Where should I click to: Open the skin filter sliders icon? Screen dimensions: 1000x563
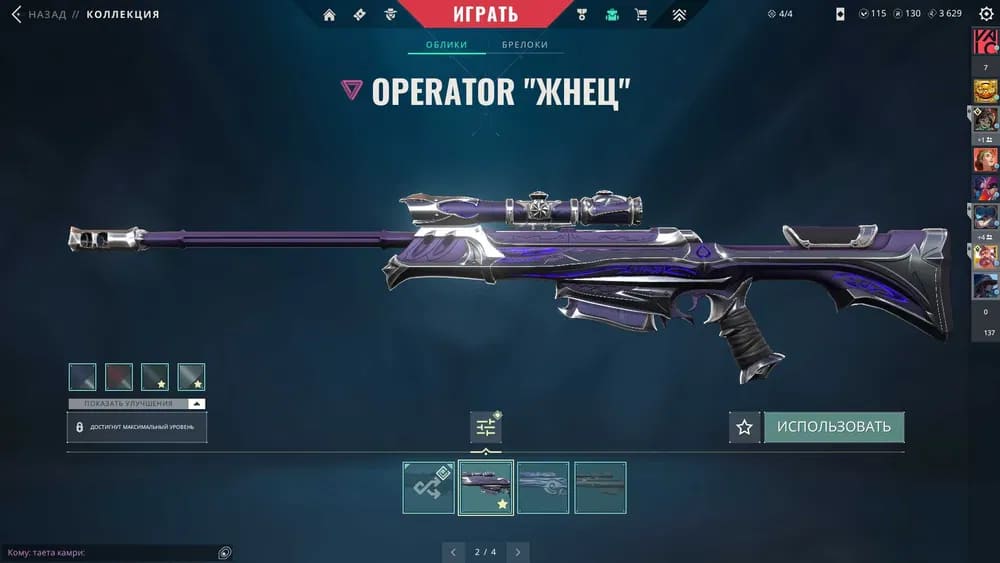tap(486, 427)
